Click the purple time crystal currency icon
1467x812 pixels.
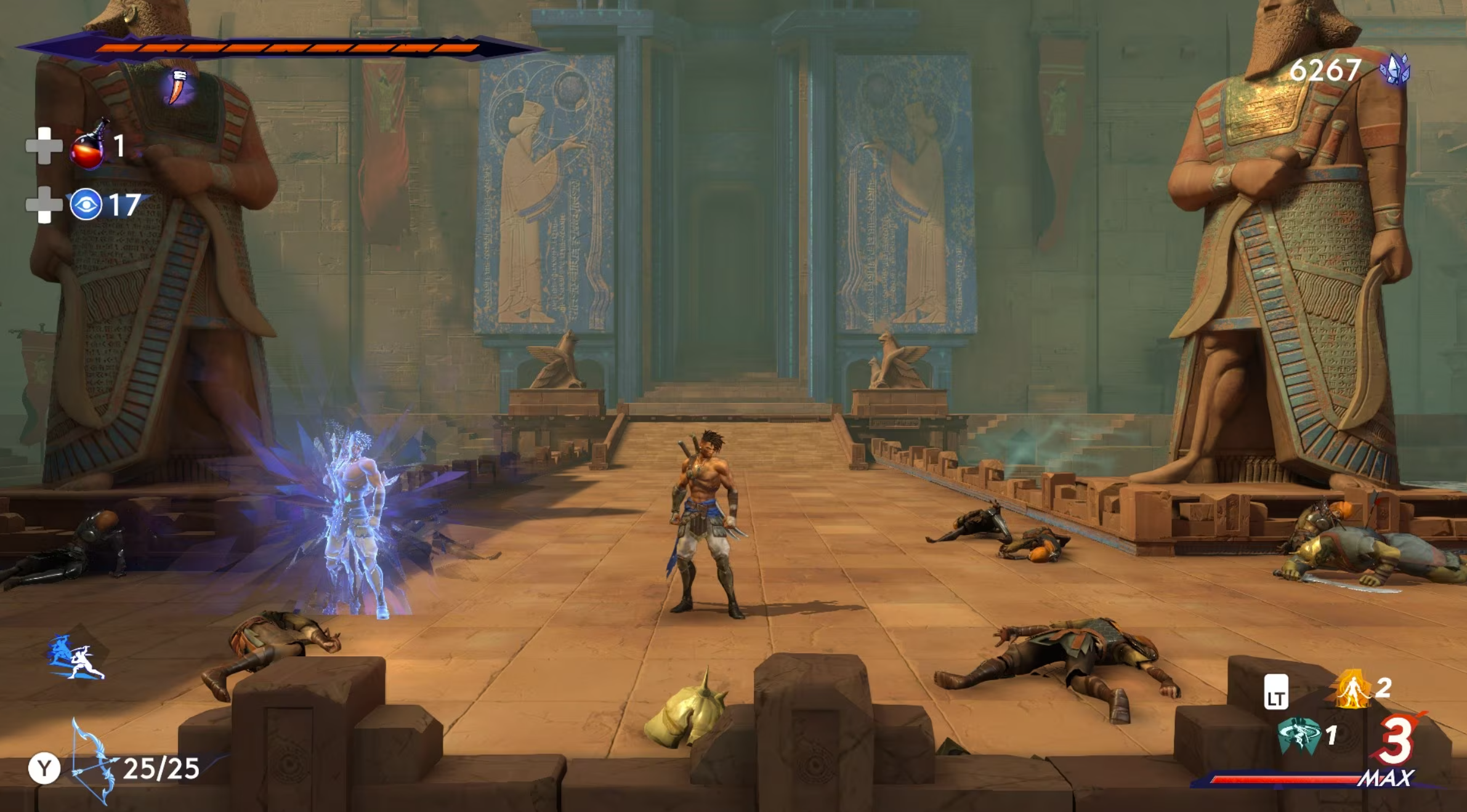(x=1395, y=70)
